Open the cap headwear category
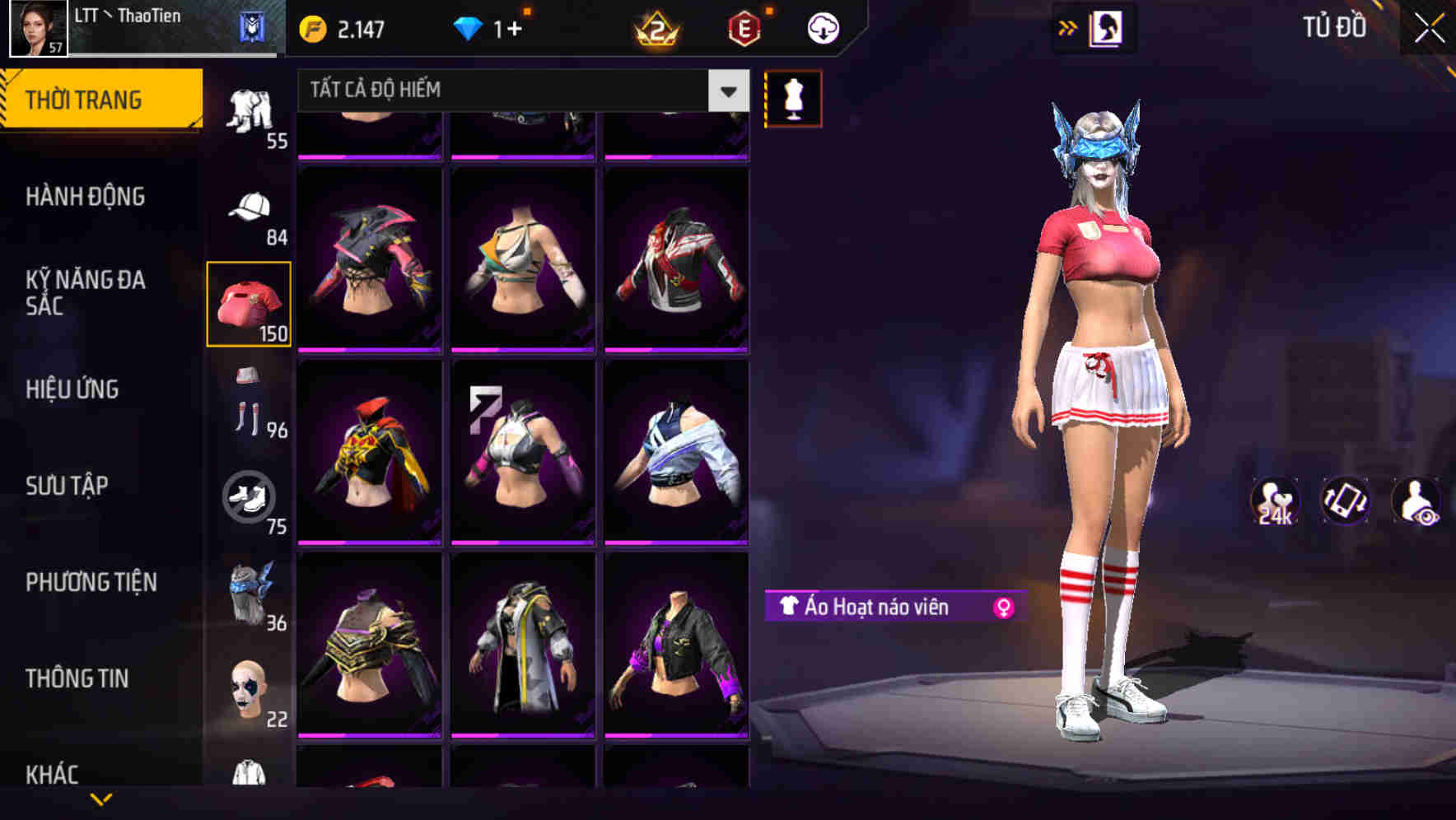 (x=251, y=206)
